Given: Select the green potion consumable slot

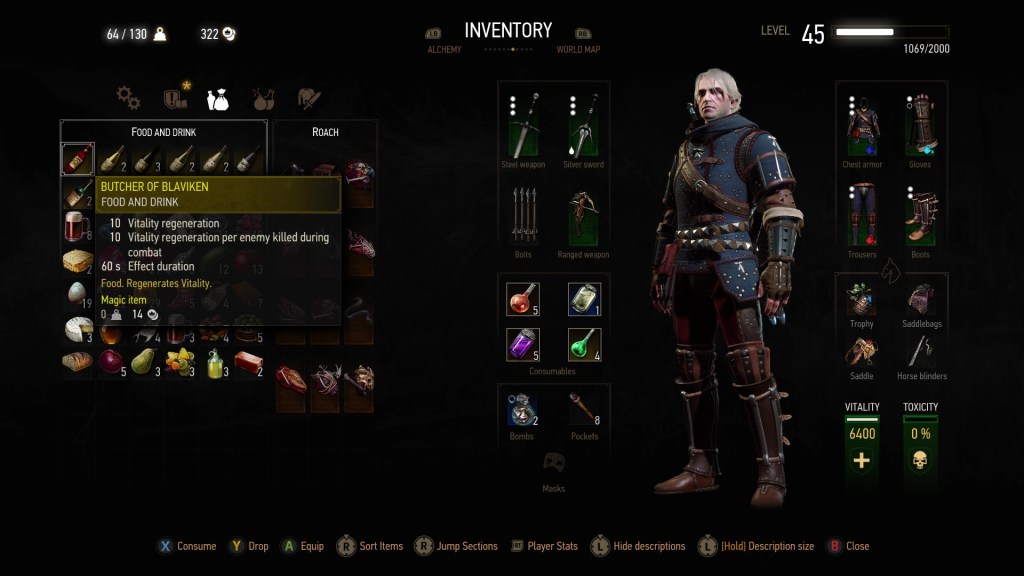Looking at the screenshot, I should (584, 344).
